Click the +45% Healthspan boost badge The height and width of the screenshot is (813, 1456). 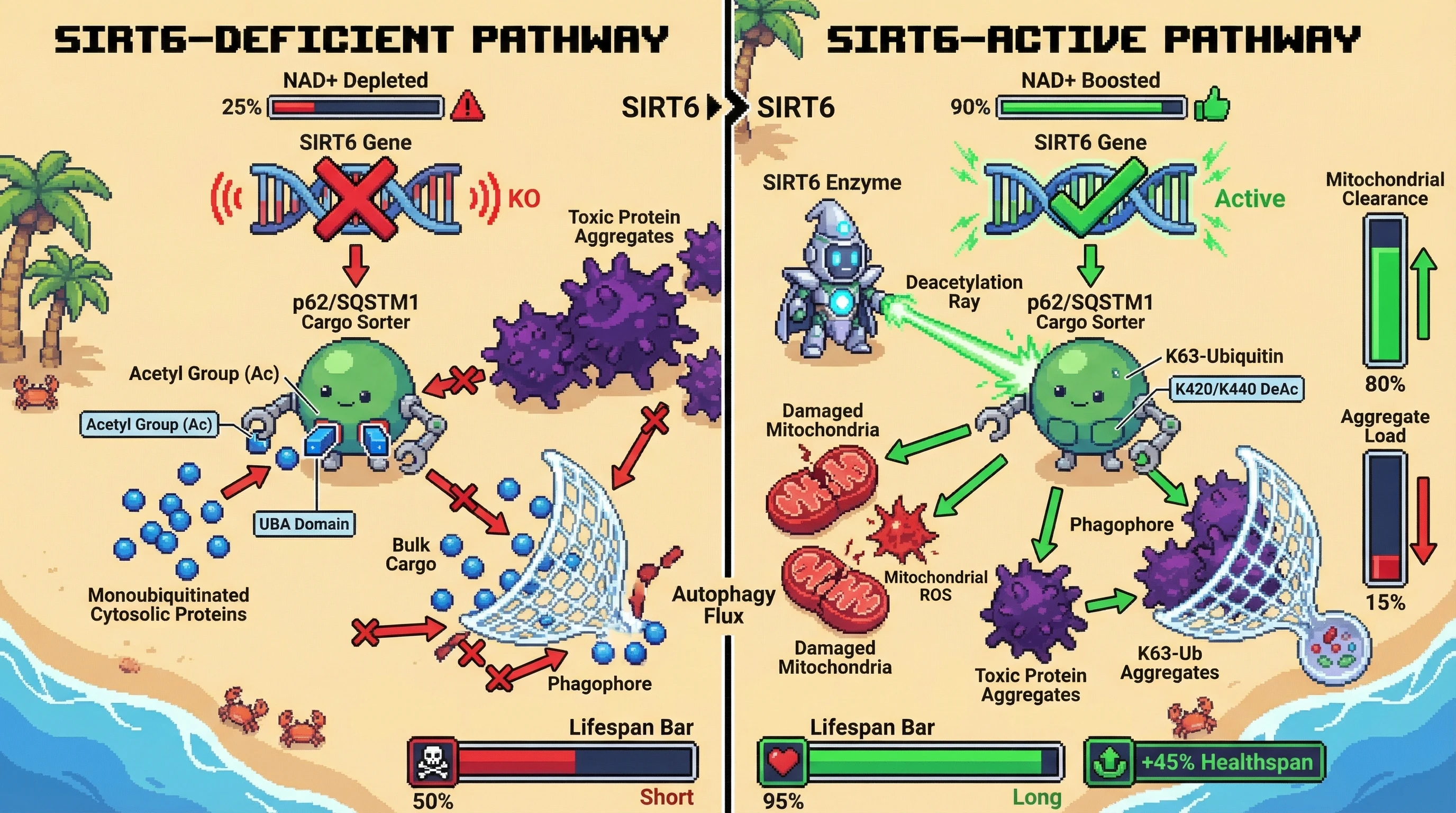pos(1205,762)
